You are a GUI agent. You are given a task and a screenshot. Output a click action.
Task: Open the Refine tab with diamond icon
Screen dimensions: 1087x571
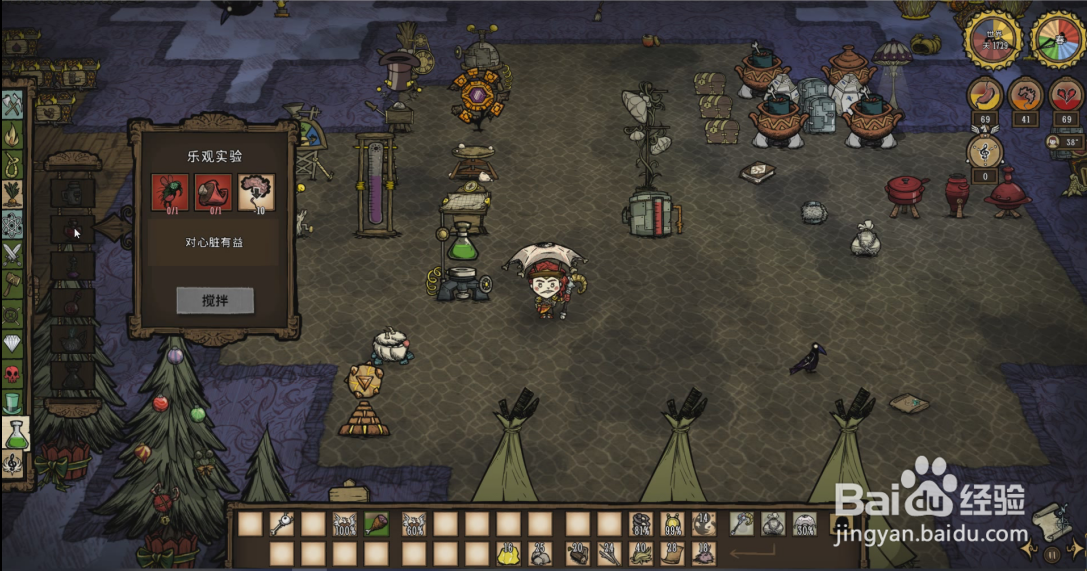point(12,344)
